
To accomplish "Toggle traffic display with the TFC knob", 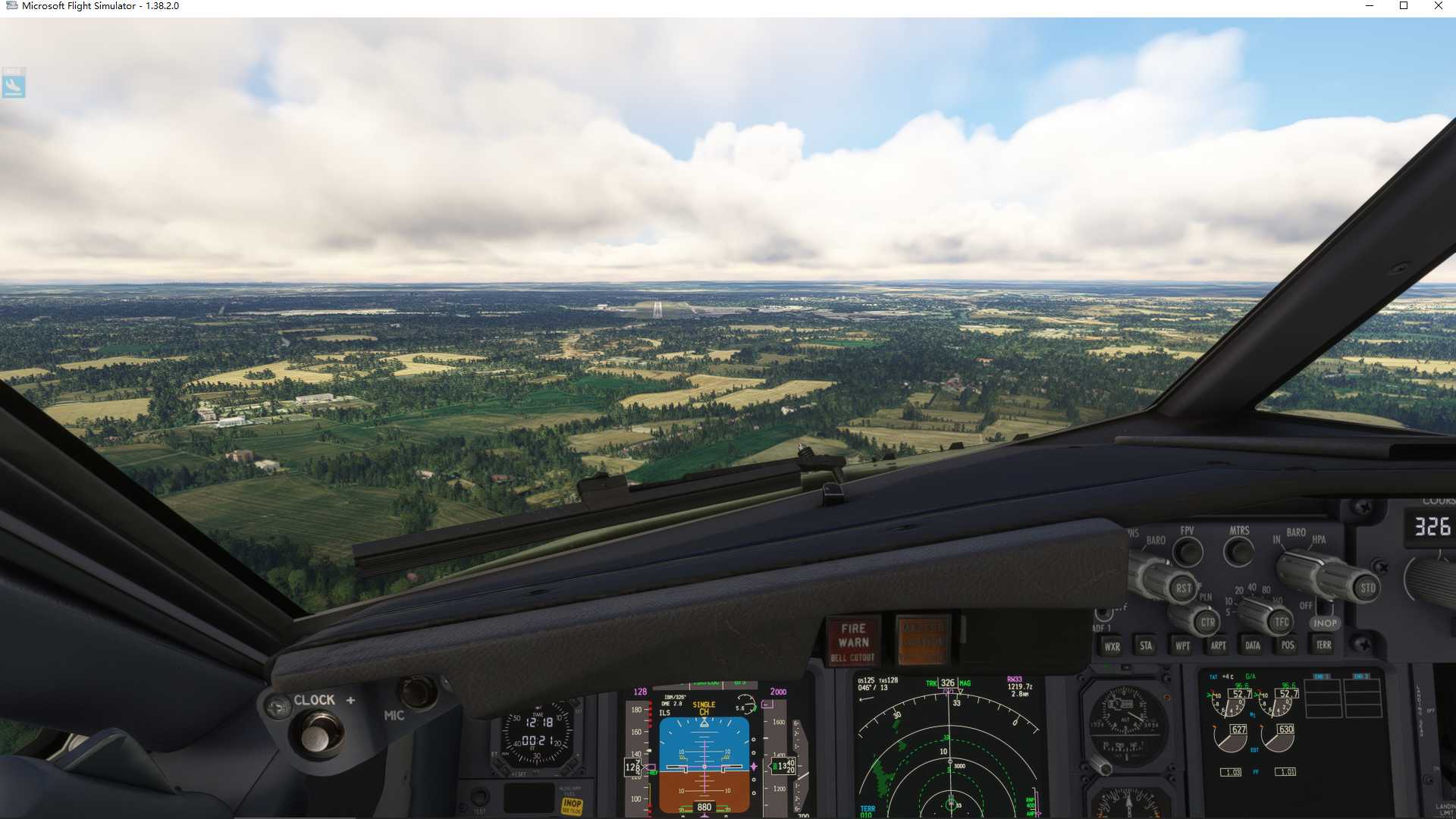I will pos(1283,621).
